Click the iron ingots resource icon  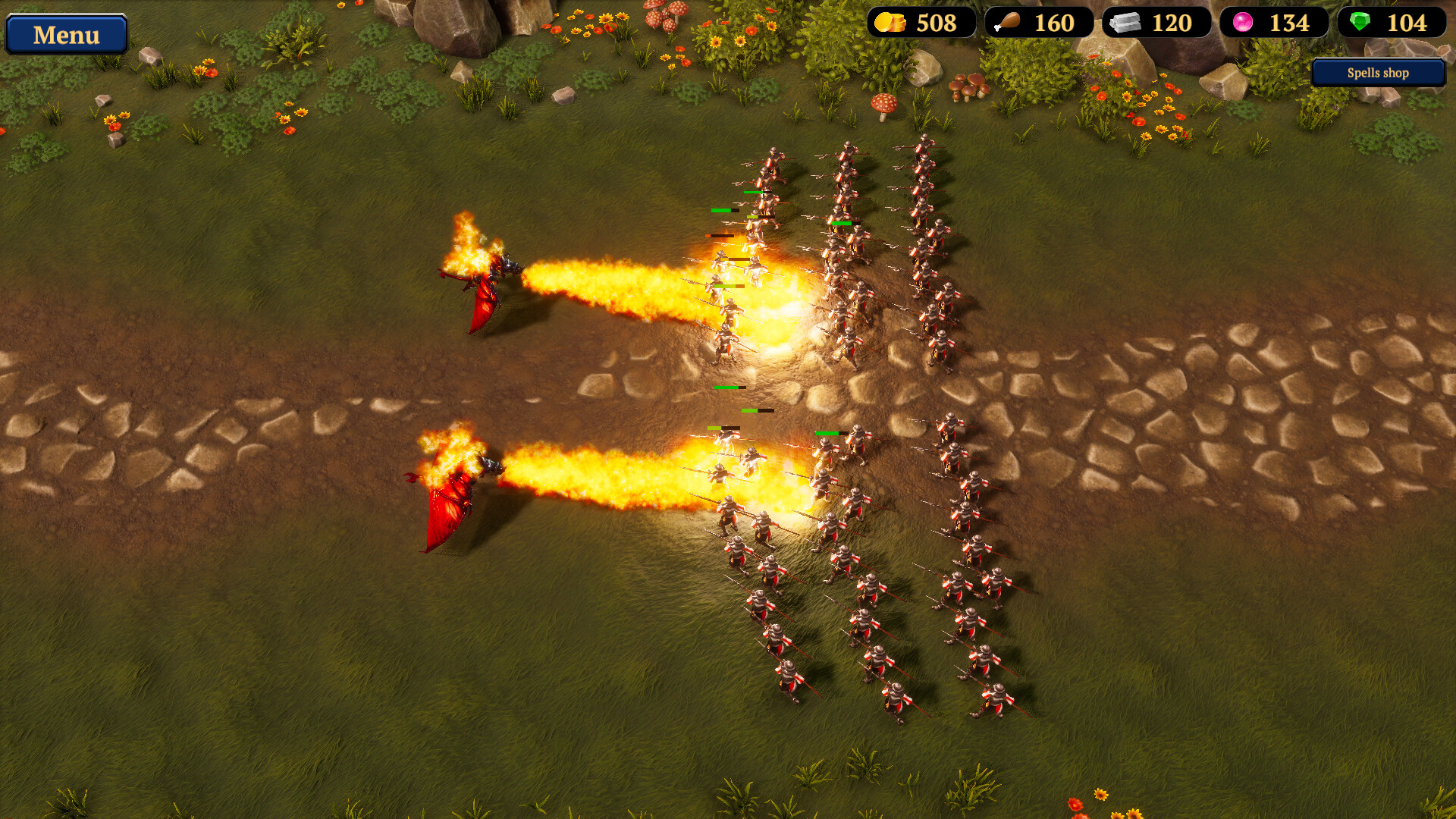[1125, 24]
